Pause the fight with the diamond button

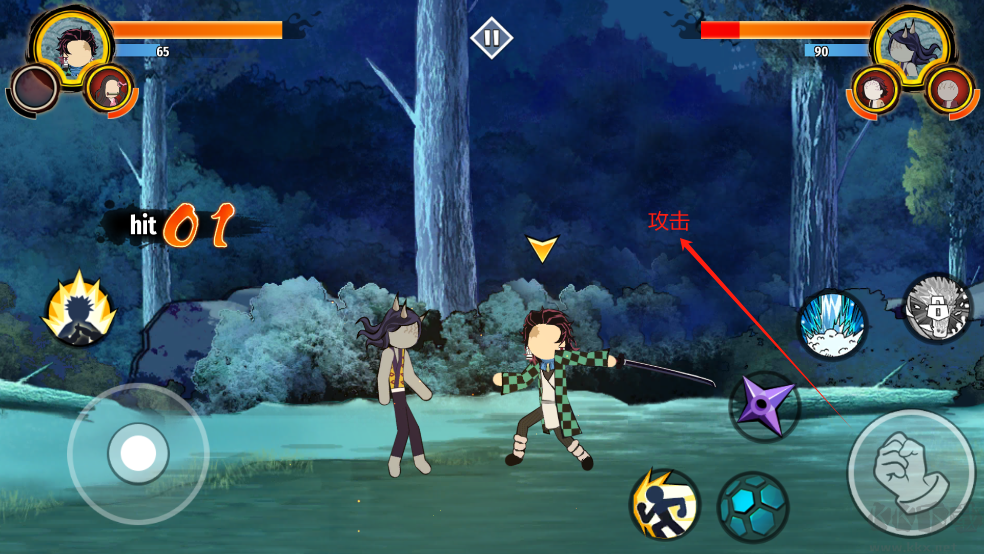tap(491, 38)
